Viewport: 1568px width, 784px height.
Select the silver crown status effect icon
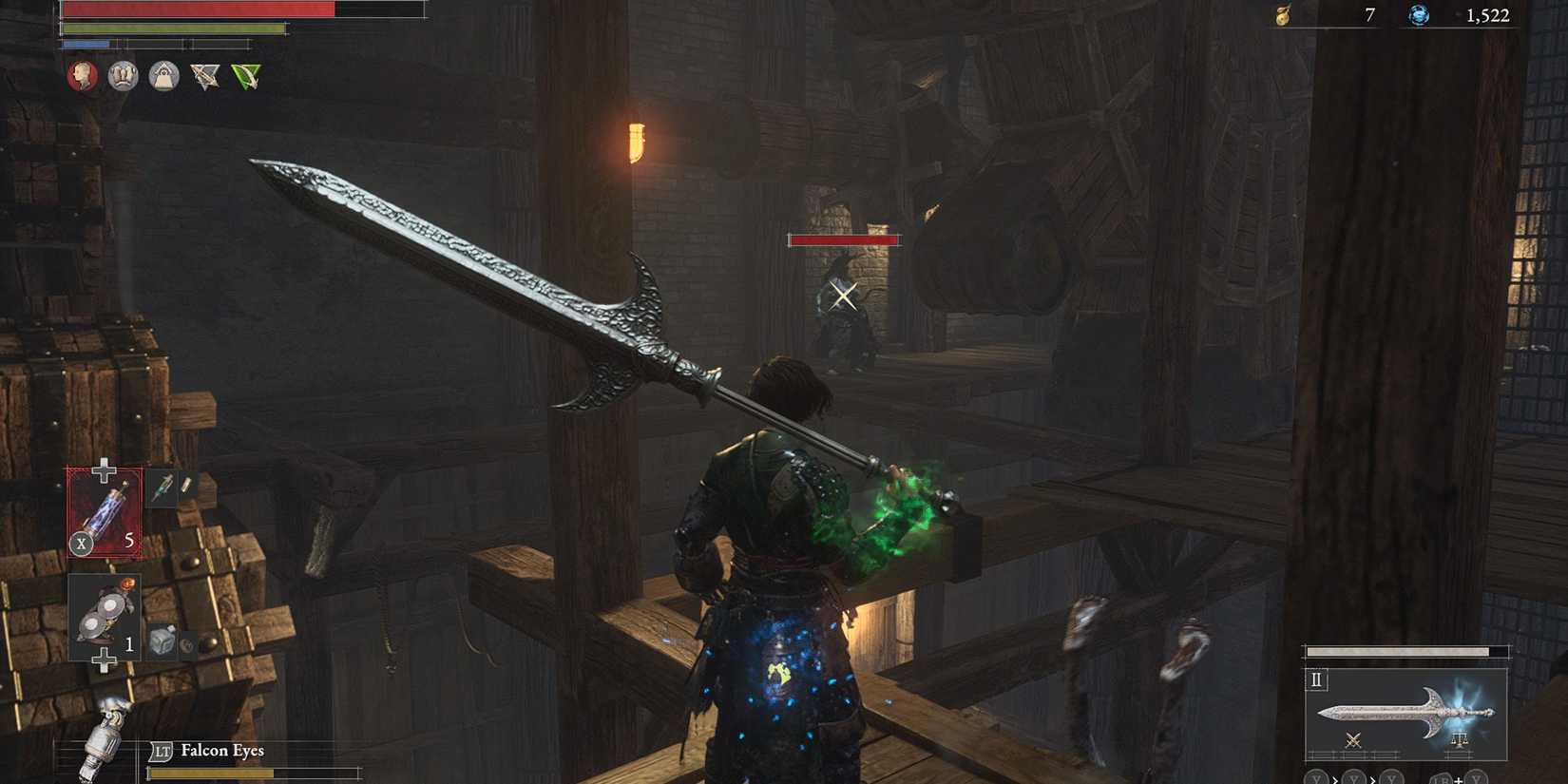coord(124,77)
